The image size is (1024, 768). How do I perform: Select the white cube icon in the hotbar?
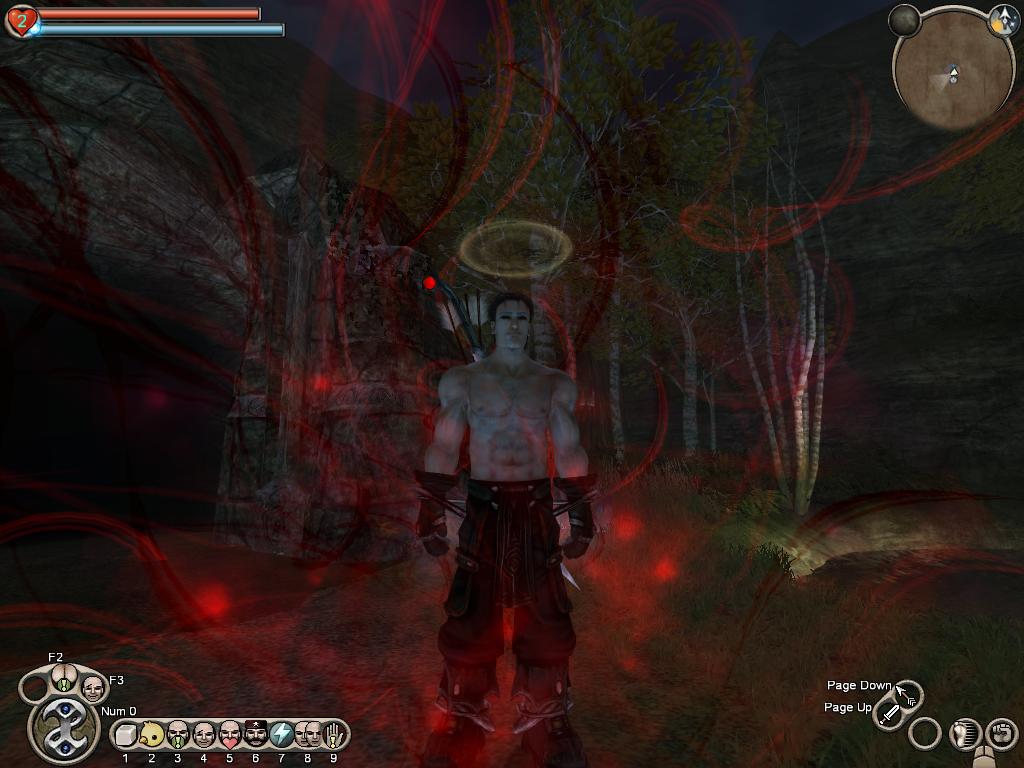pyautogui.click(x=125, y=735)
